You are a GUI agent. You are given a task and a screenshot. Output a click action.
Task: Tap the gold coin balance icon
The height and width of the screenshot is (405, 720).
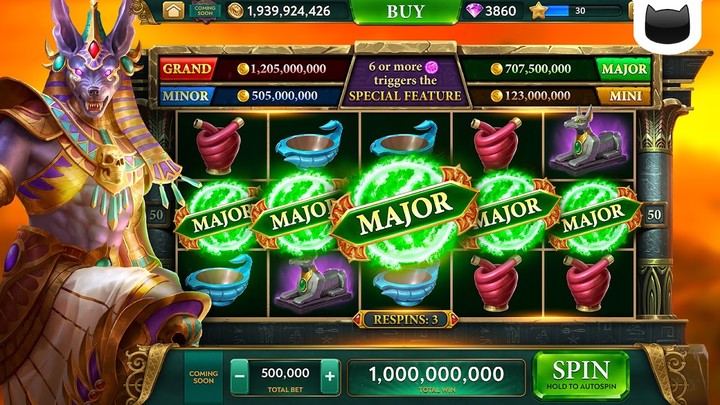(x=236, y=11)
